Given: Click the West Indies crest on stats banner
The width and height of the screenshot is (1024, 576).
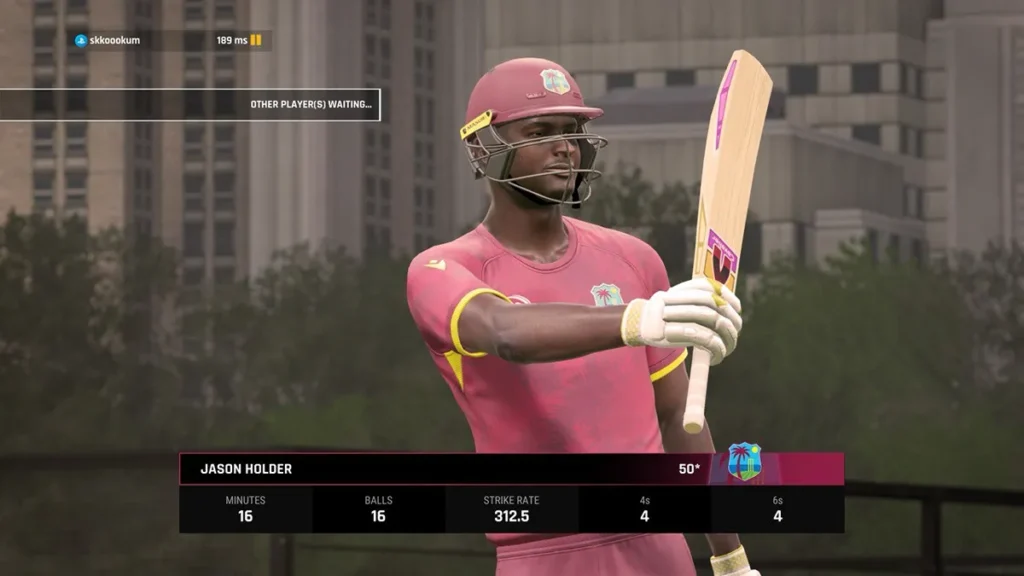Looking at the screenshot, I should point(744,462).
